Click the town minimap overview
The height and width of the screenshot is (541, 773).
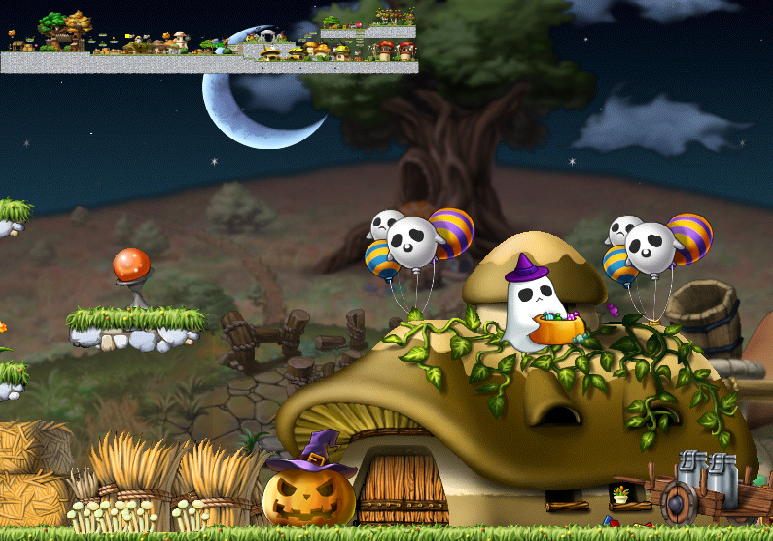tap(209, 40)
